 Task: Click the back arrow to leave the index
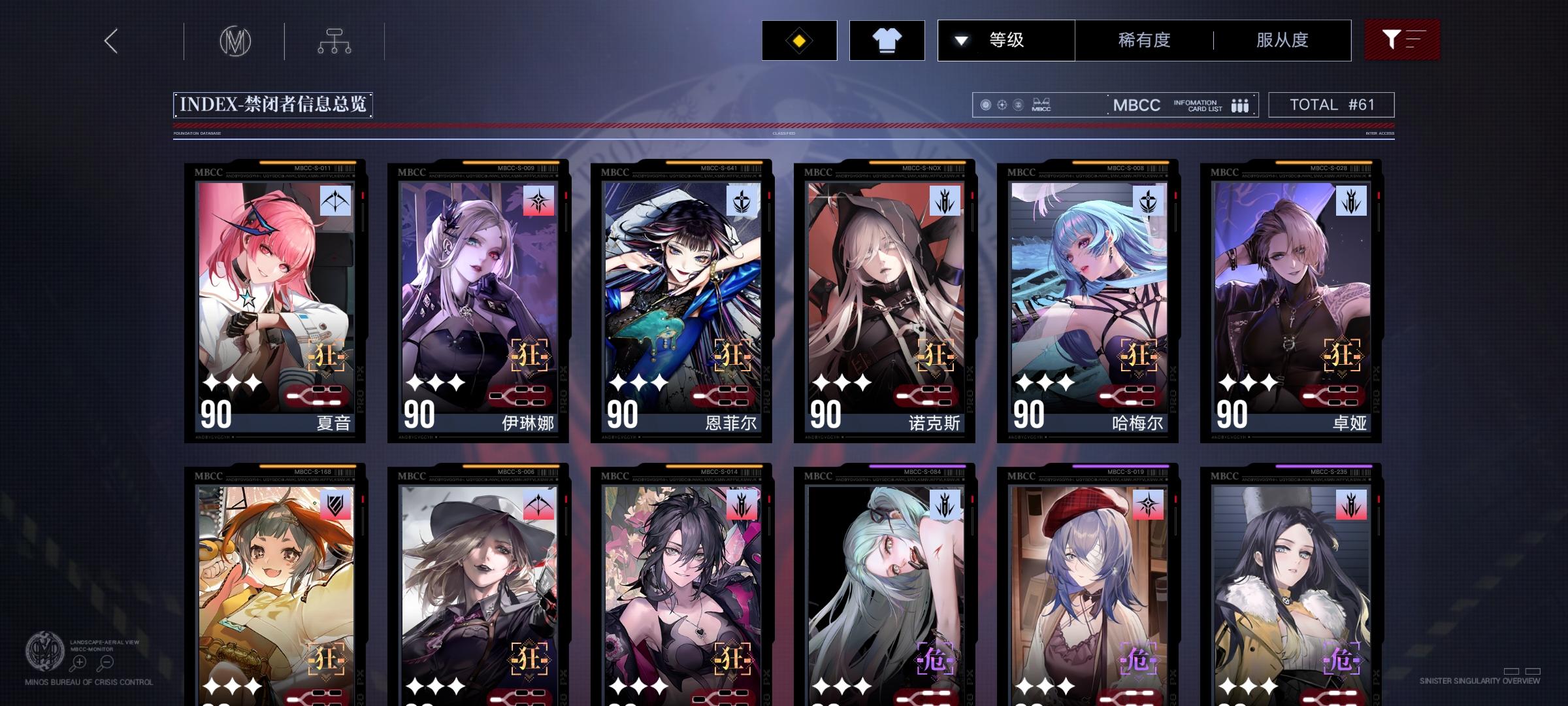(110, 40)
